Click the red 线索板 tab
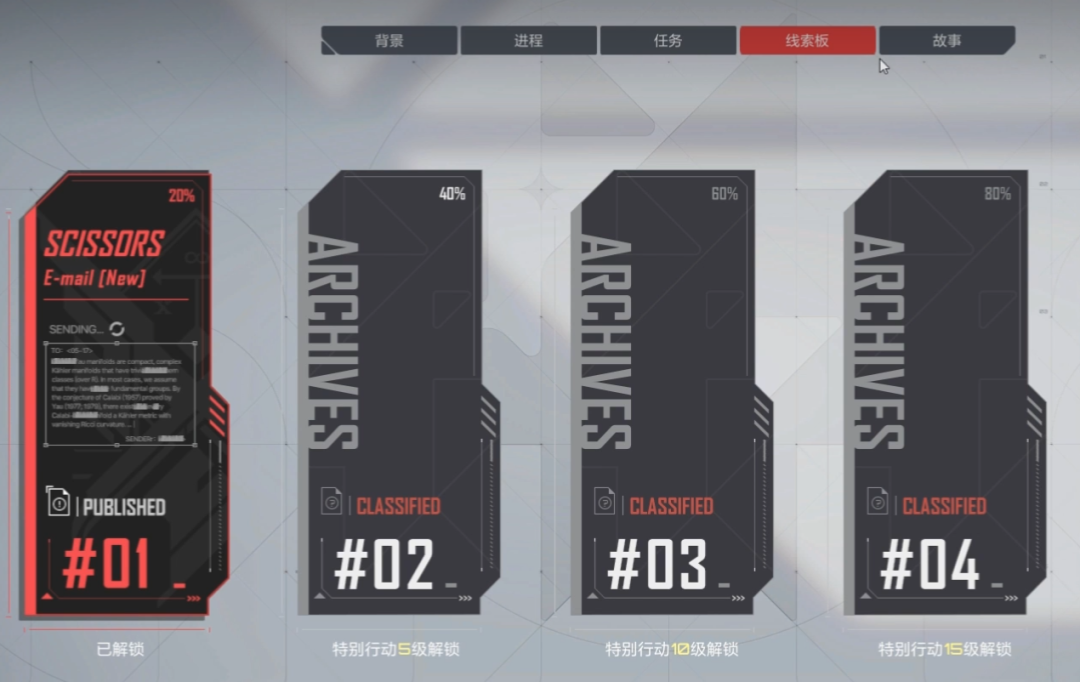Viewport: 1080px width, 682px height. click(807, 41)
